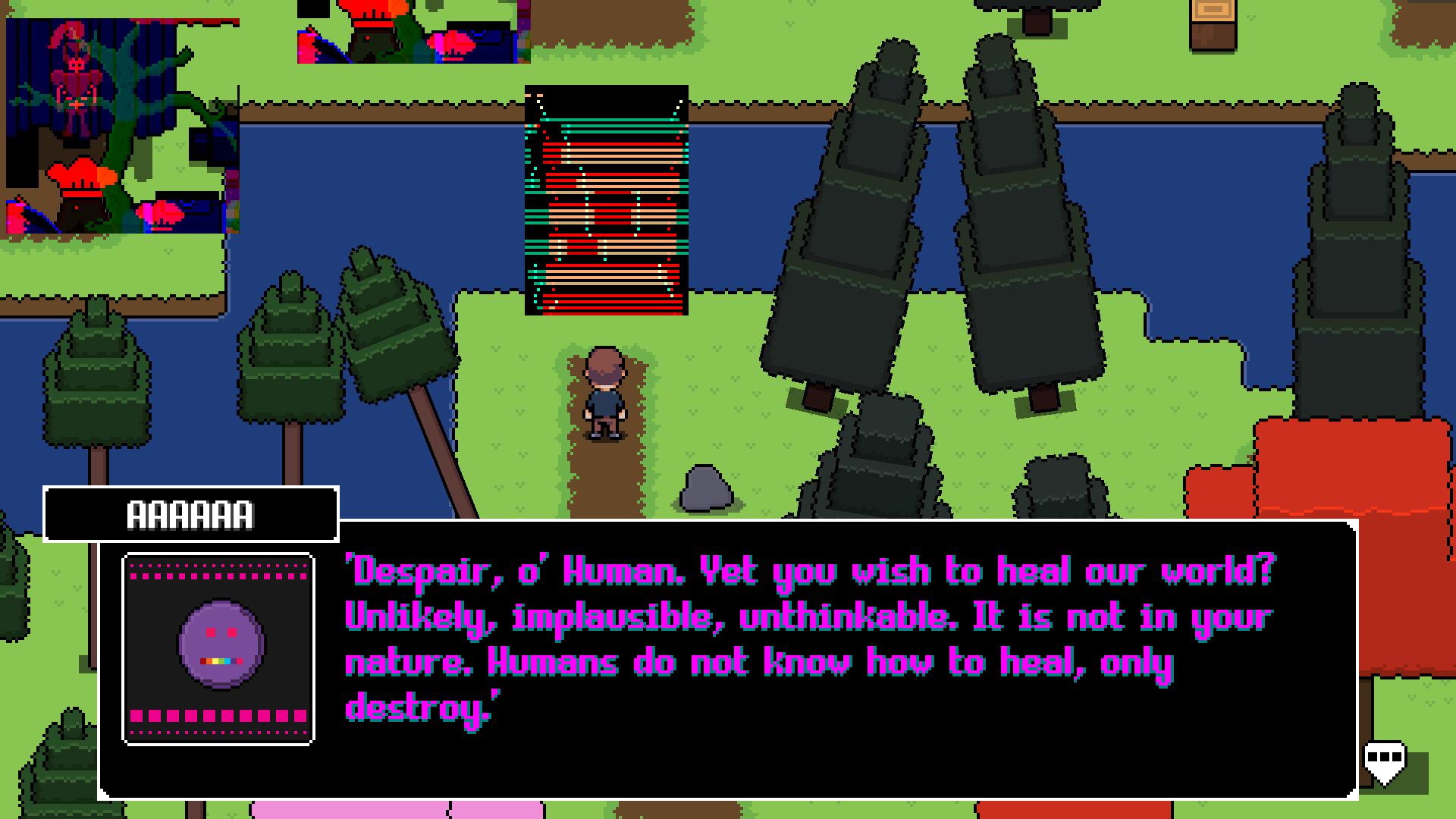Click the AAAAAA speaker name tab

[x=190, y=514]
